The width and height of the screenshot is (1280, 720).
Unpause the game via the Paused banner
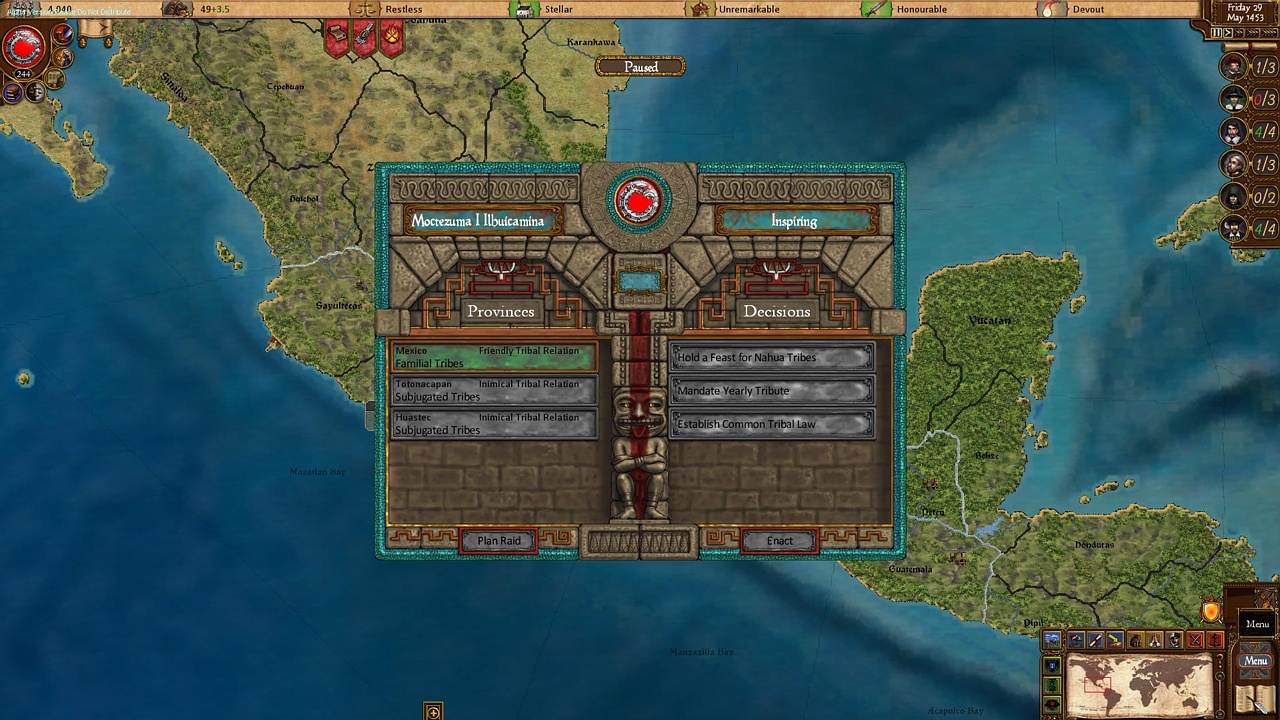pos(640,67)
